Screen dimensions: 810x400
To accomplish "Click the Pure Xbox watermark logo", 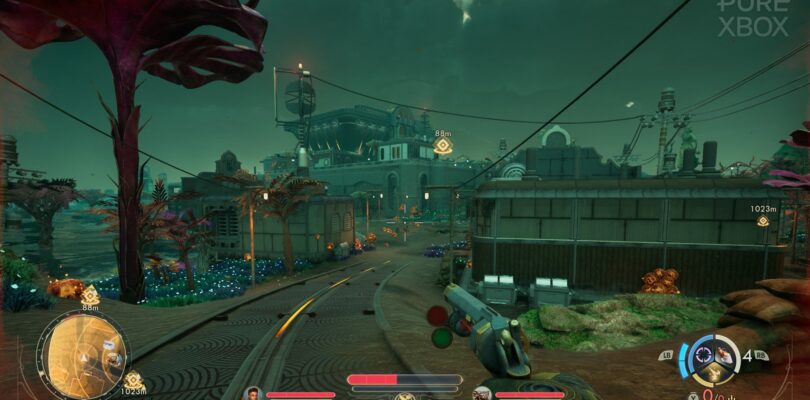I will (753, 18).
